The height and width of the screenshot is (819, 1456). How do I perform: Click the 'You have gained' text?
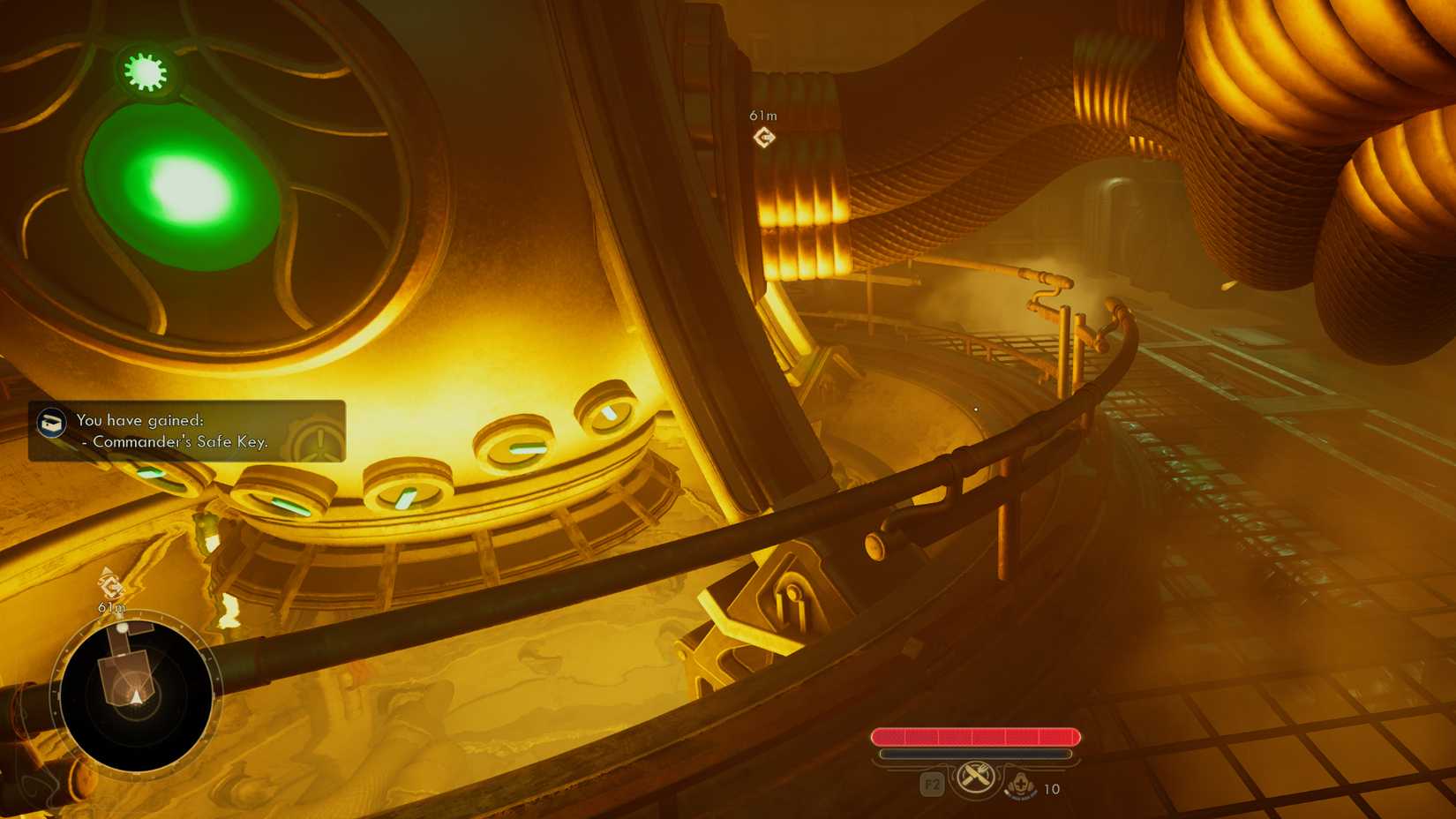click(x=141, y=421)
